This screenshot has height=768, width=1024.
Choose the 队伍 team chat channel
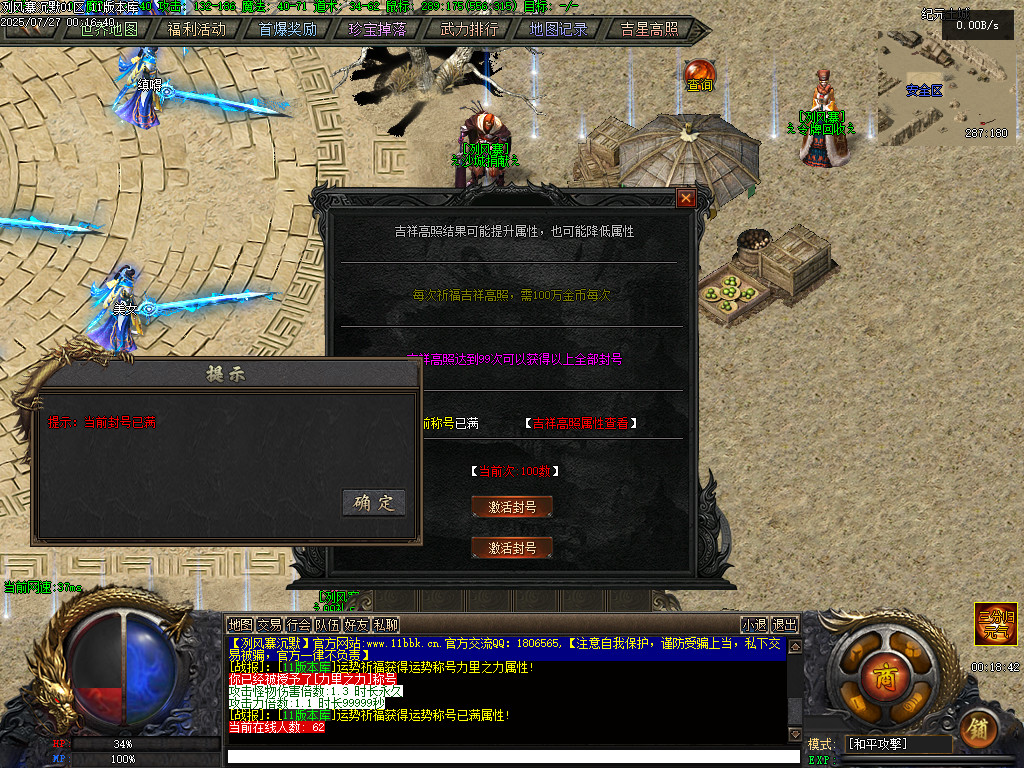[327, 625]
